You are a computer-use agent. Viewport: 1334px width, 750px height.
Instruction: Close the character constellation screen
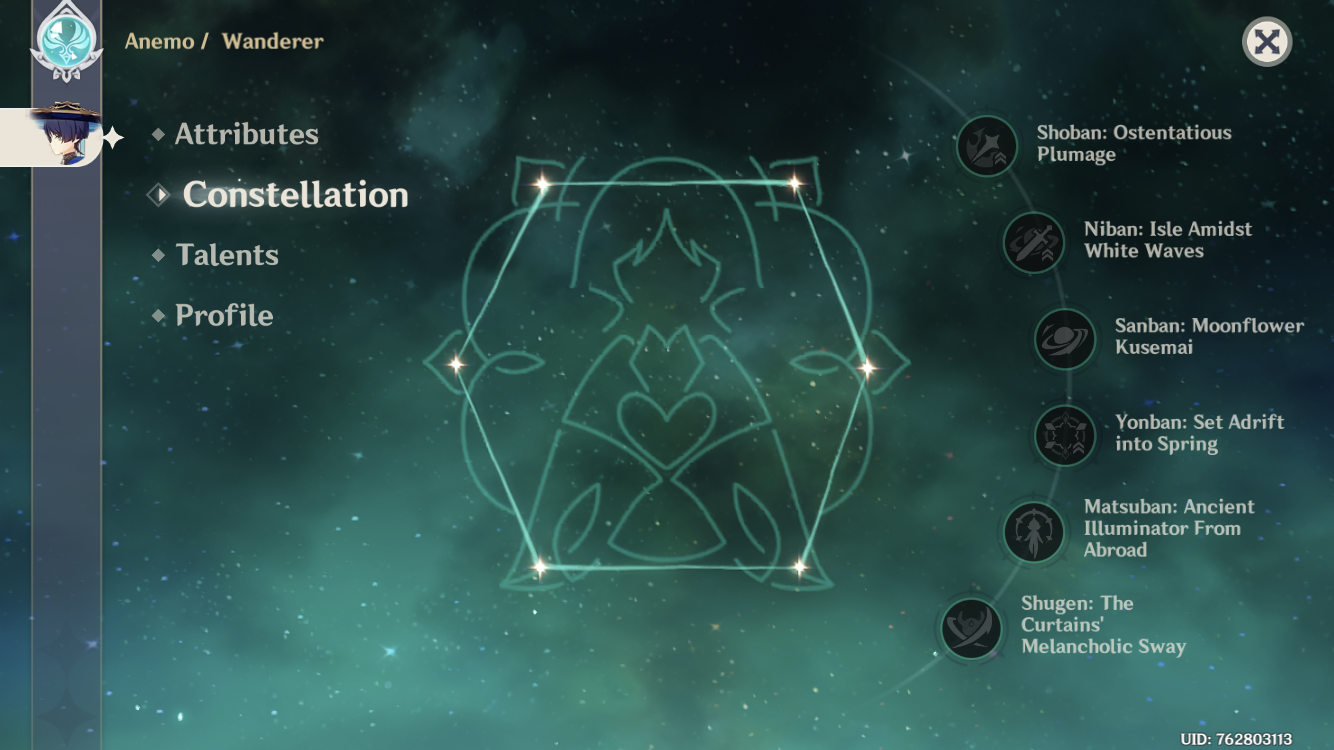1267,42
